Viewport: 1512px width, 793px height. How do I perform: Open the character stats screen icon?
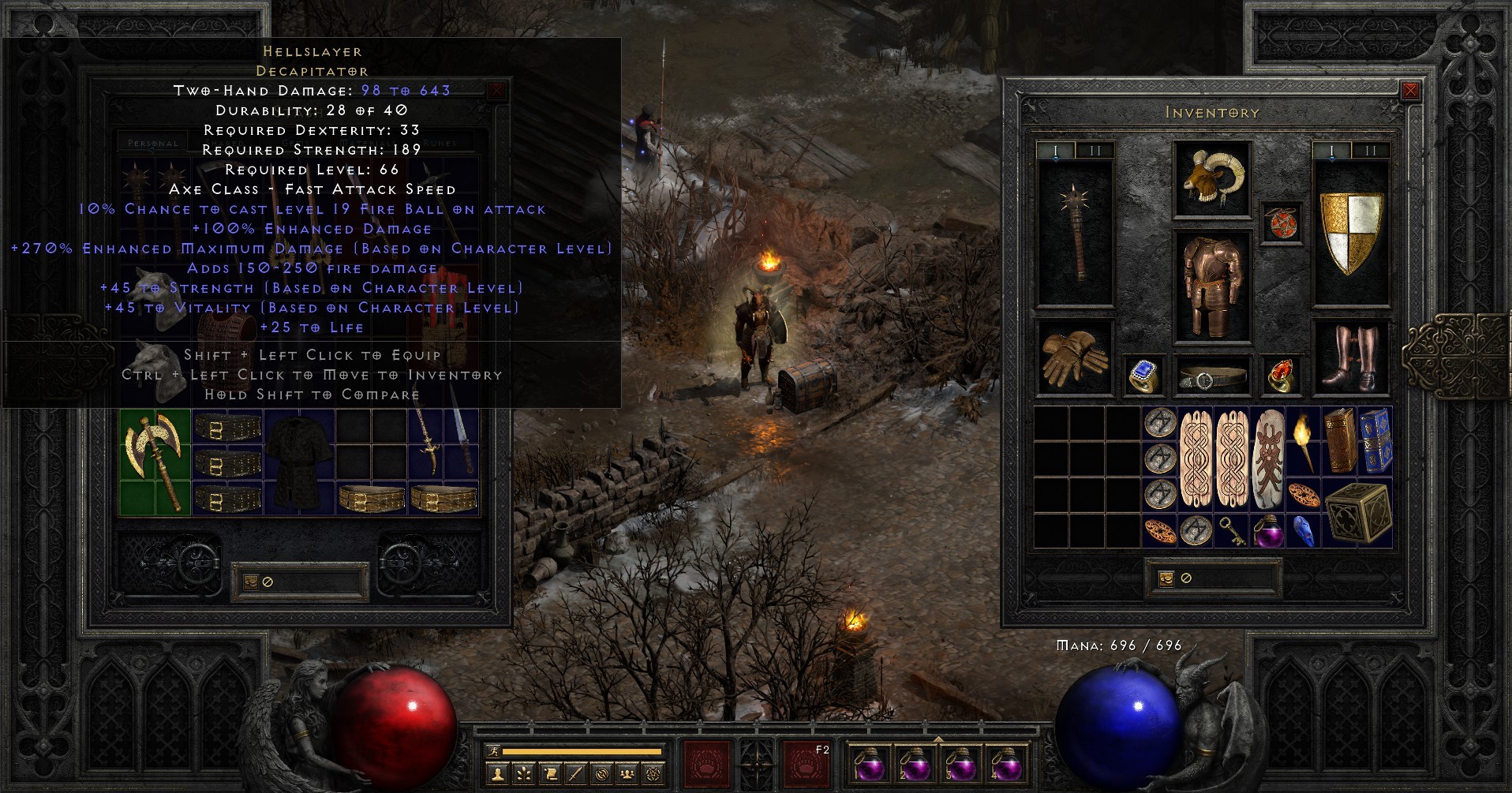[x=497, y=776]
